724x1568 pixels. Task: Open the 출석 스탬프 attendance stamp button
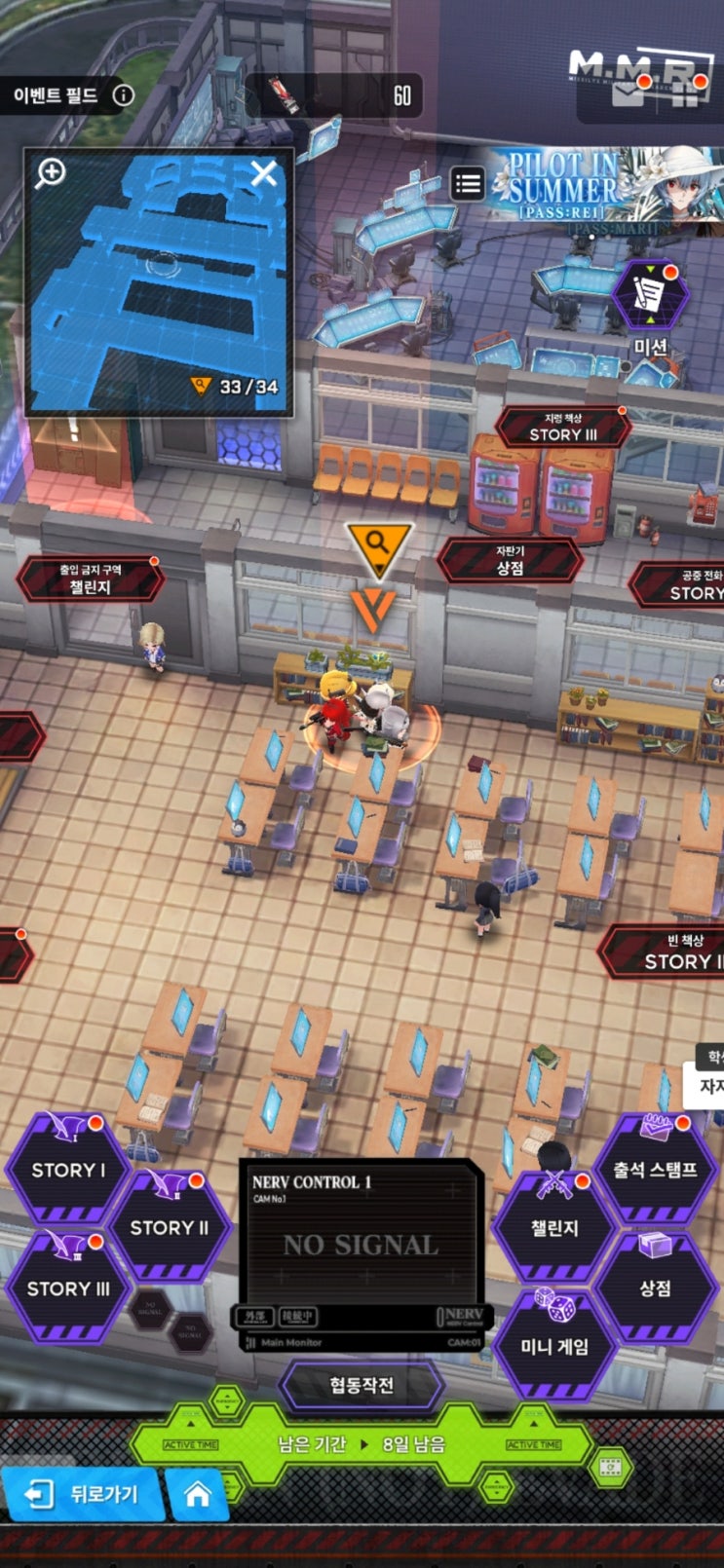(655, 1169)
